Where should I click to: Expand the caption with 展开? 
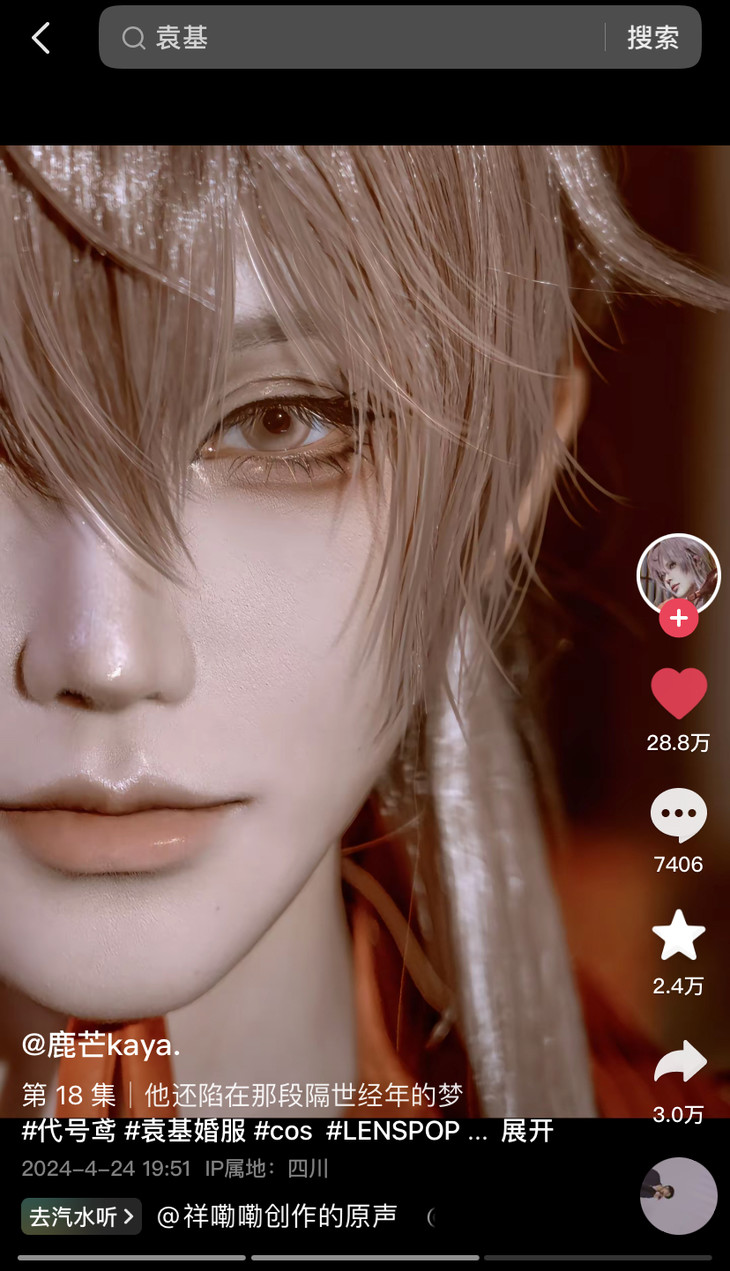[x=527, y=1131]
